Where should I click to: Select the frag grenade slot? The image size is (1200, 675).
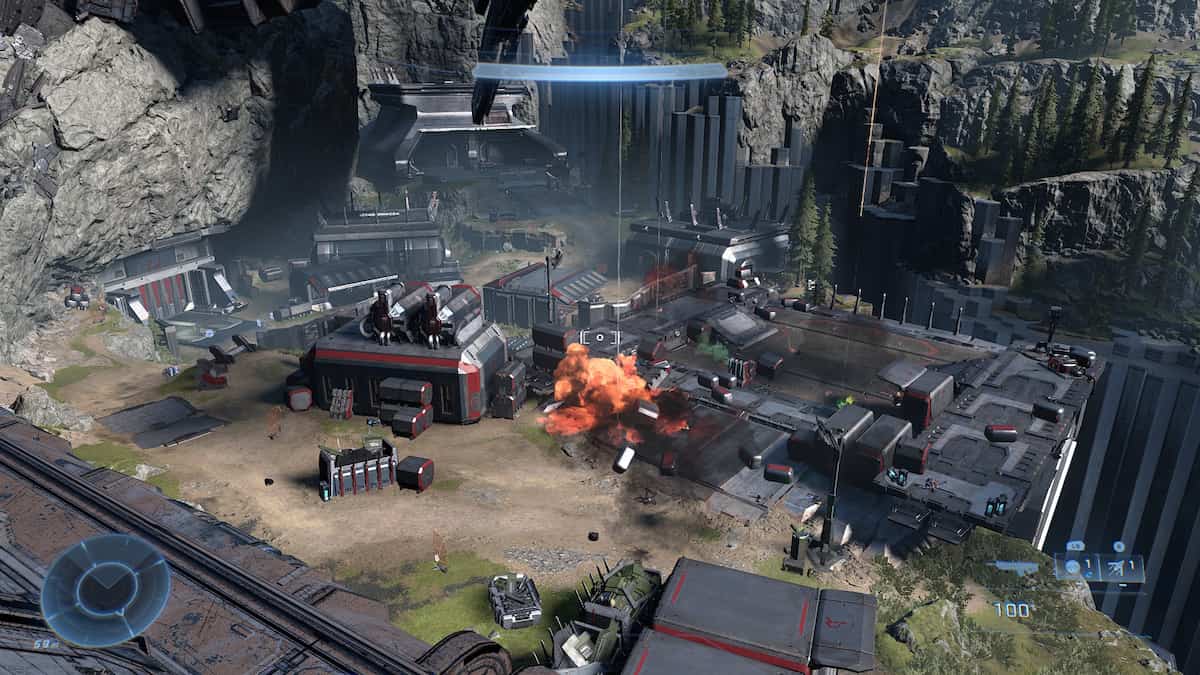pyautogui.click(x=1075, y=568)
